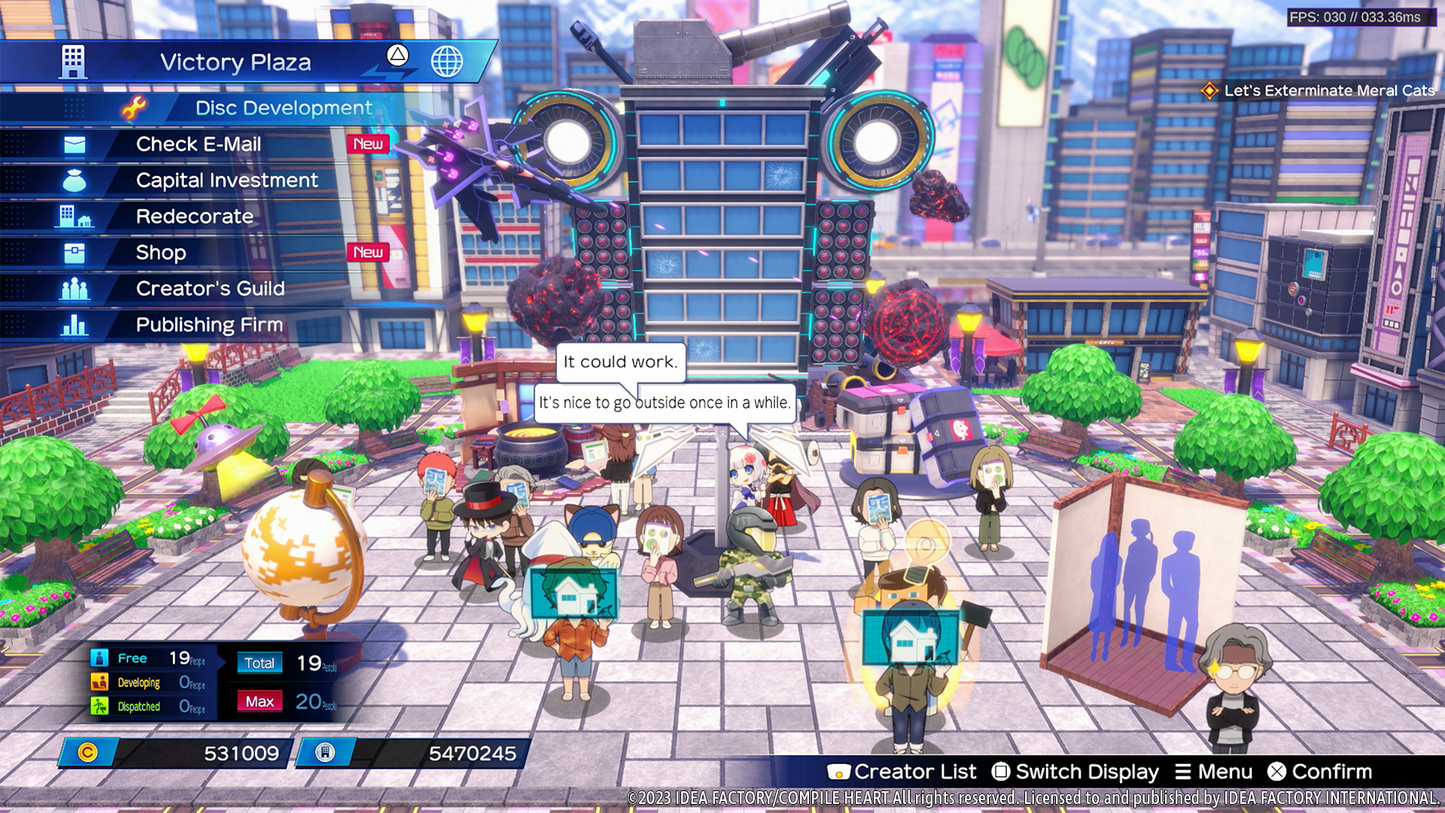This screenshot has width=1445, height=813.
Task: Open the Creator List
Action: pos(838,771)
